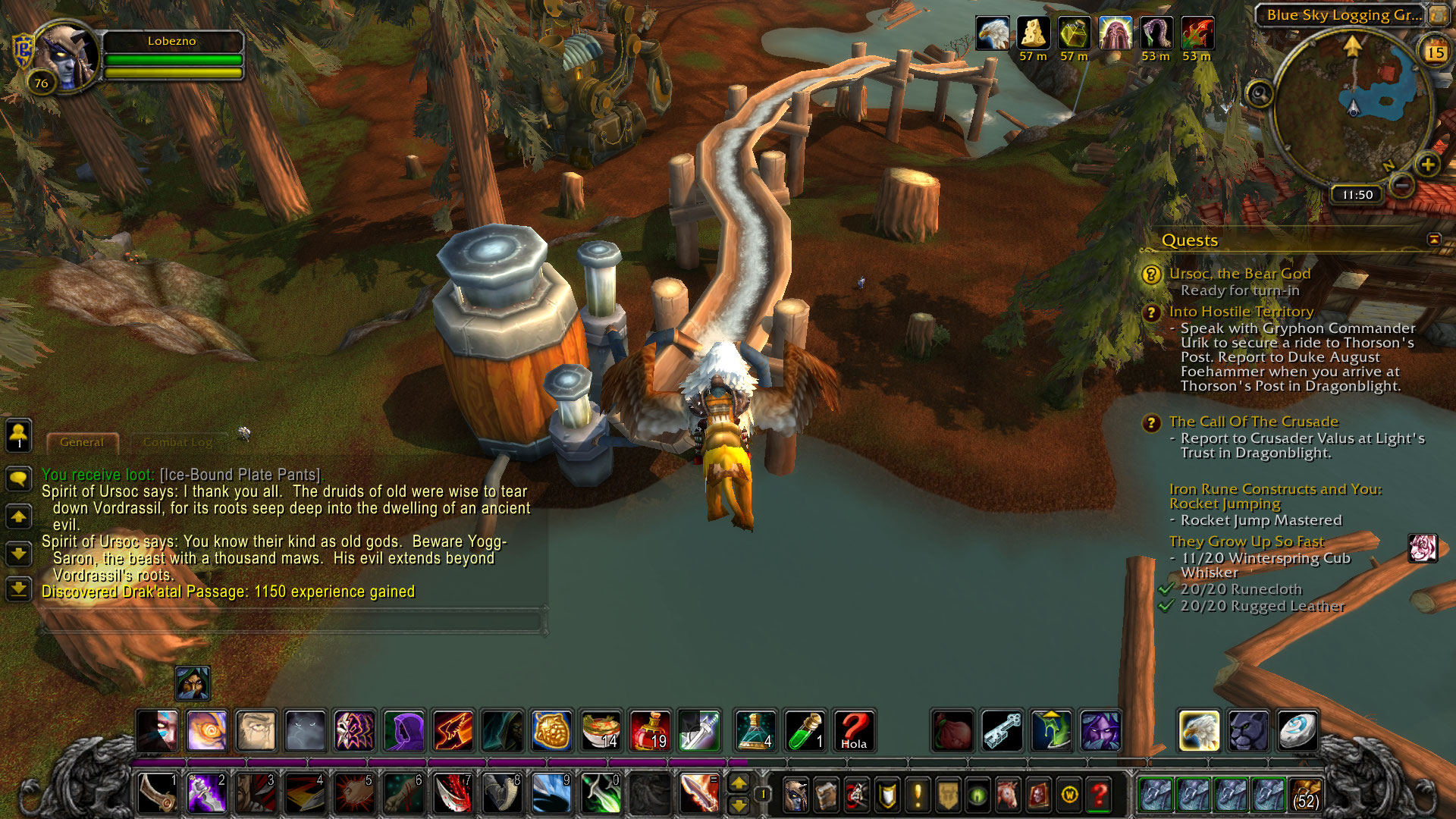Screen dimensions: 1456x819
Task: Select the General chat tab
Action: pos(82,442)
